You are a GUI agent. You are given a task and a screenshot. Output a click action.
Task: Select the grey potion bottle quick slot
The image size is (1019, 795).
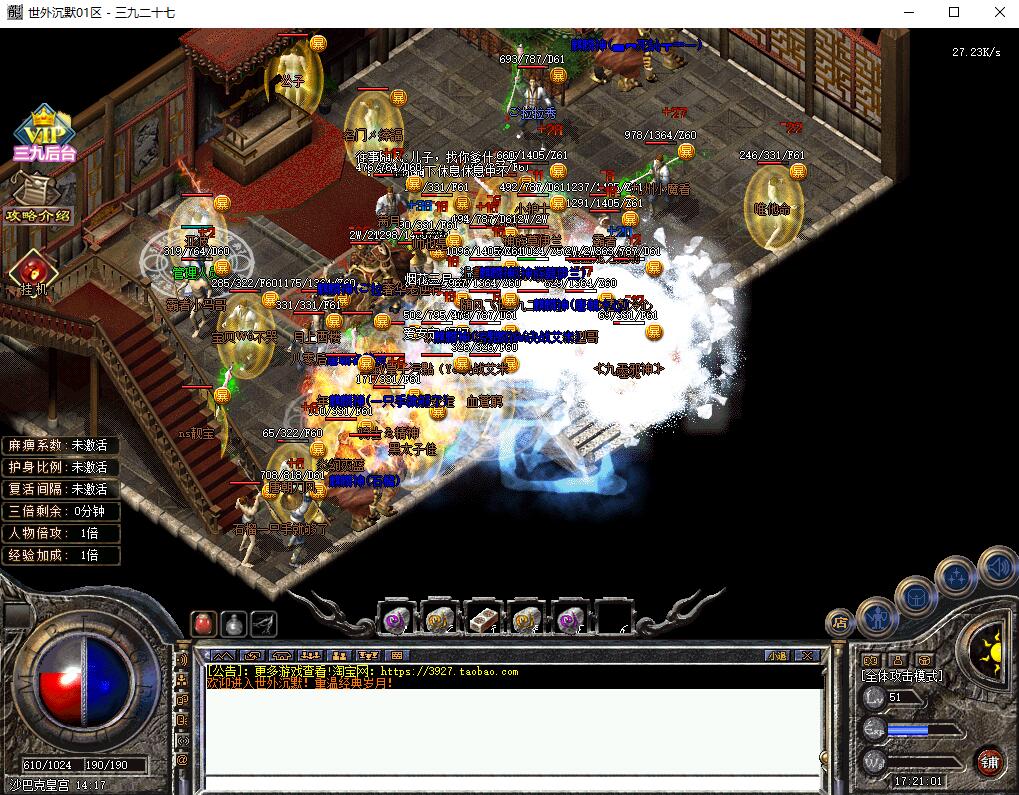pyautogui.click(x=234, y=624)
